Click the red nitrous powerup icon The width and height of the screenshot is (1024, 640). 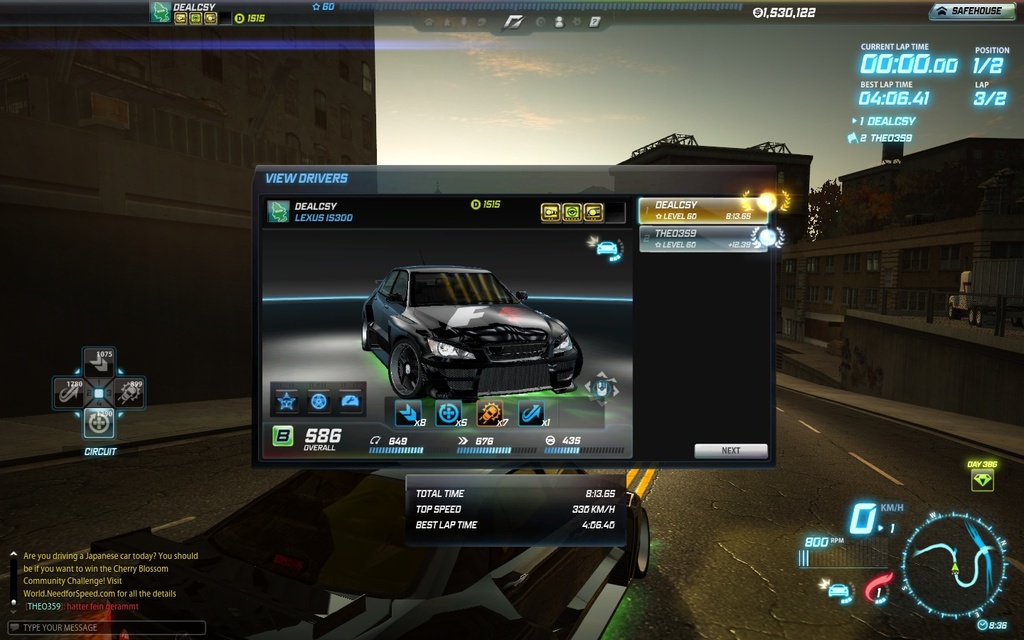click(876, 588)
